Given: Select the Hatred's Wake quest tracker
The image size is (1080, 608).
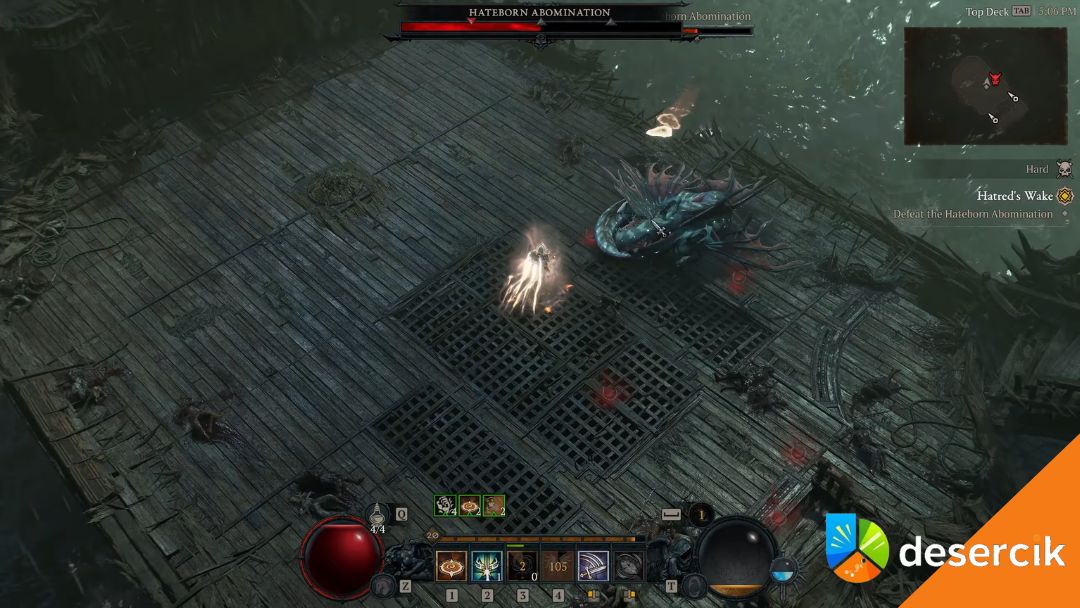Looking at the screenshot, I should (1014, 196).
